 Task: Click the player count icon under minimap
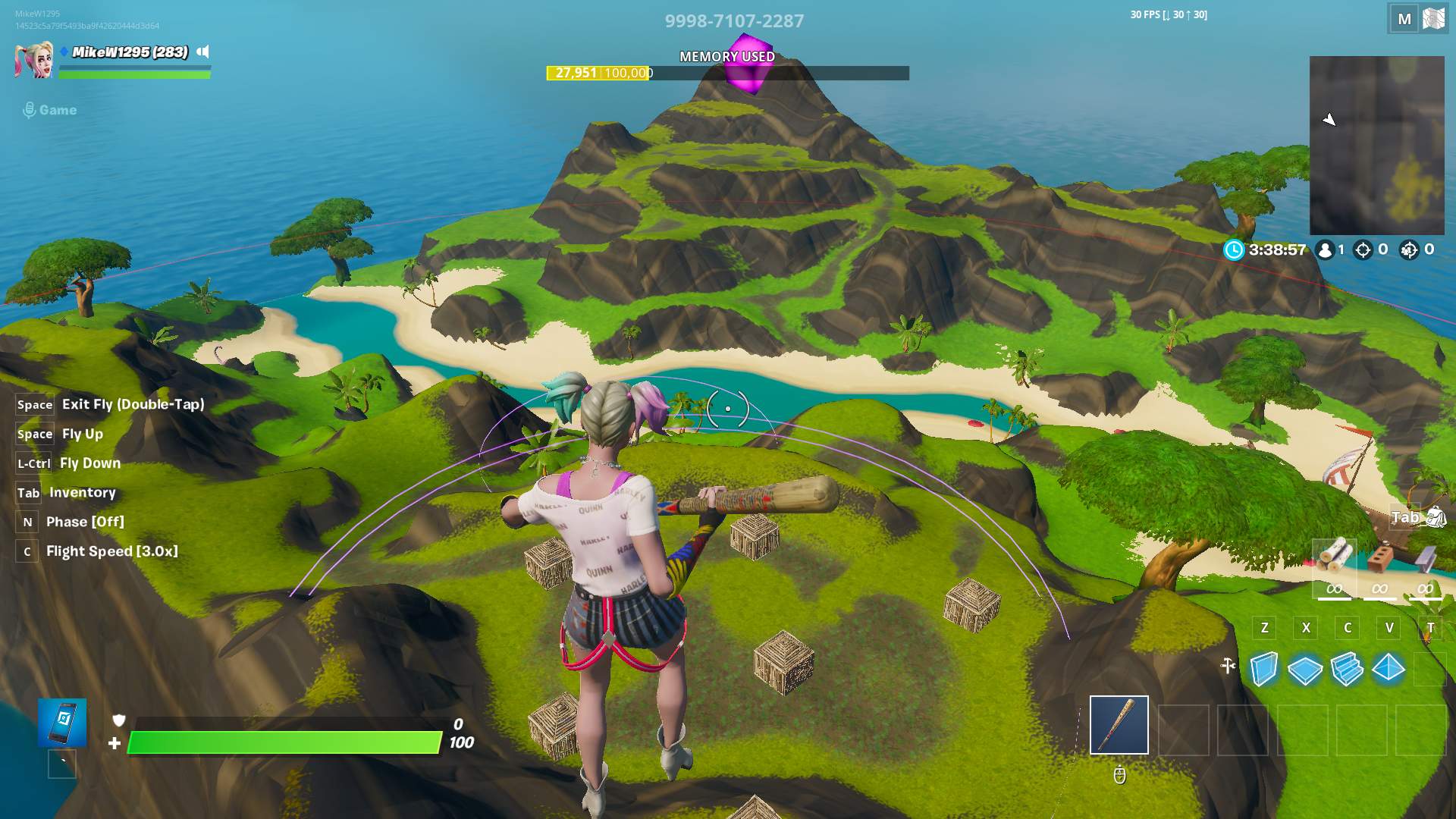pos(1325,250)
